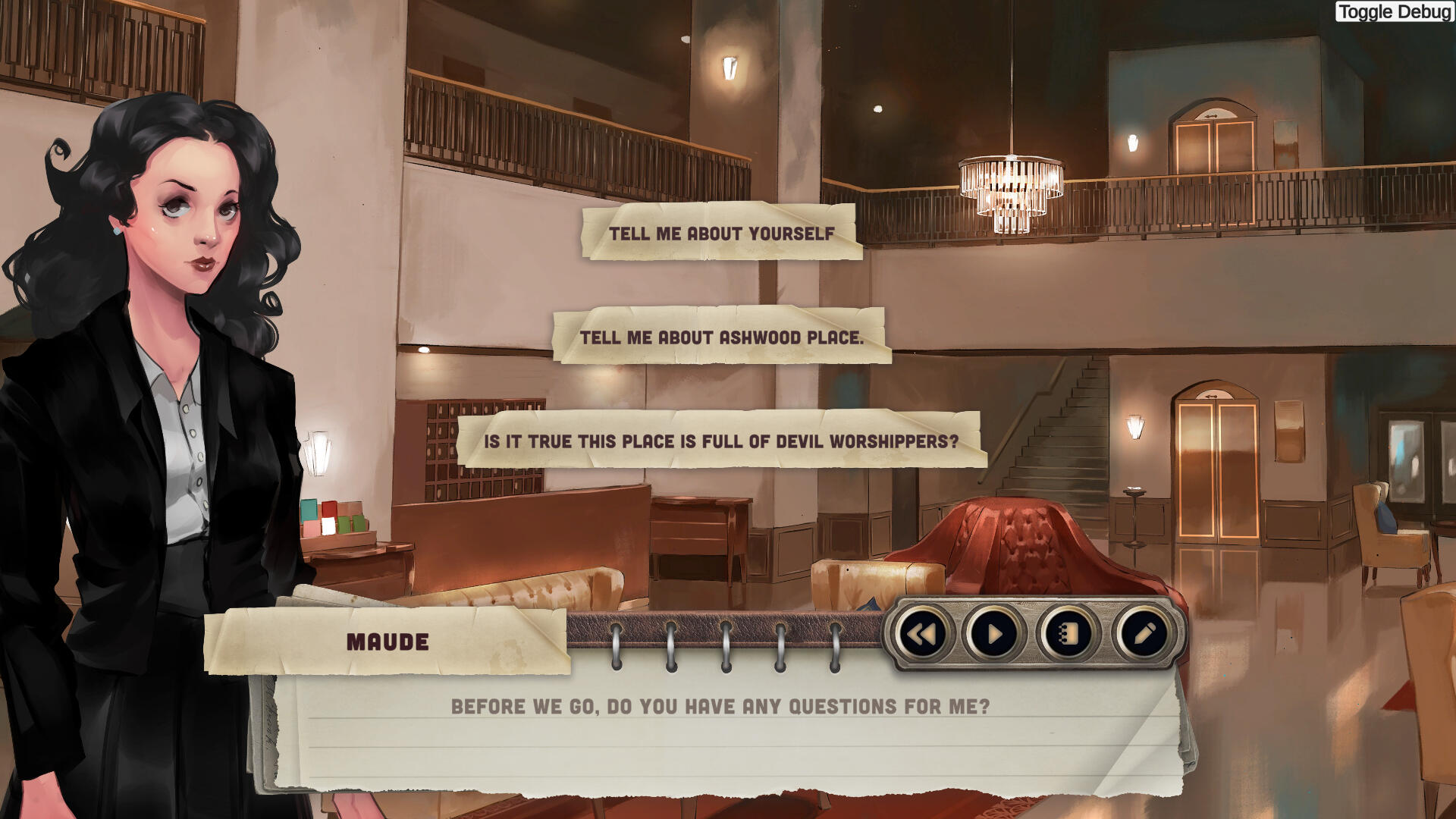Ask if the place is full of devil worshippers

[721, 441]
